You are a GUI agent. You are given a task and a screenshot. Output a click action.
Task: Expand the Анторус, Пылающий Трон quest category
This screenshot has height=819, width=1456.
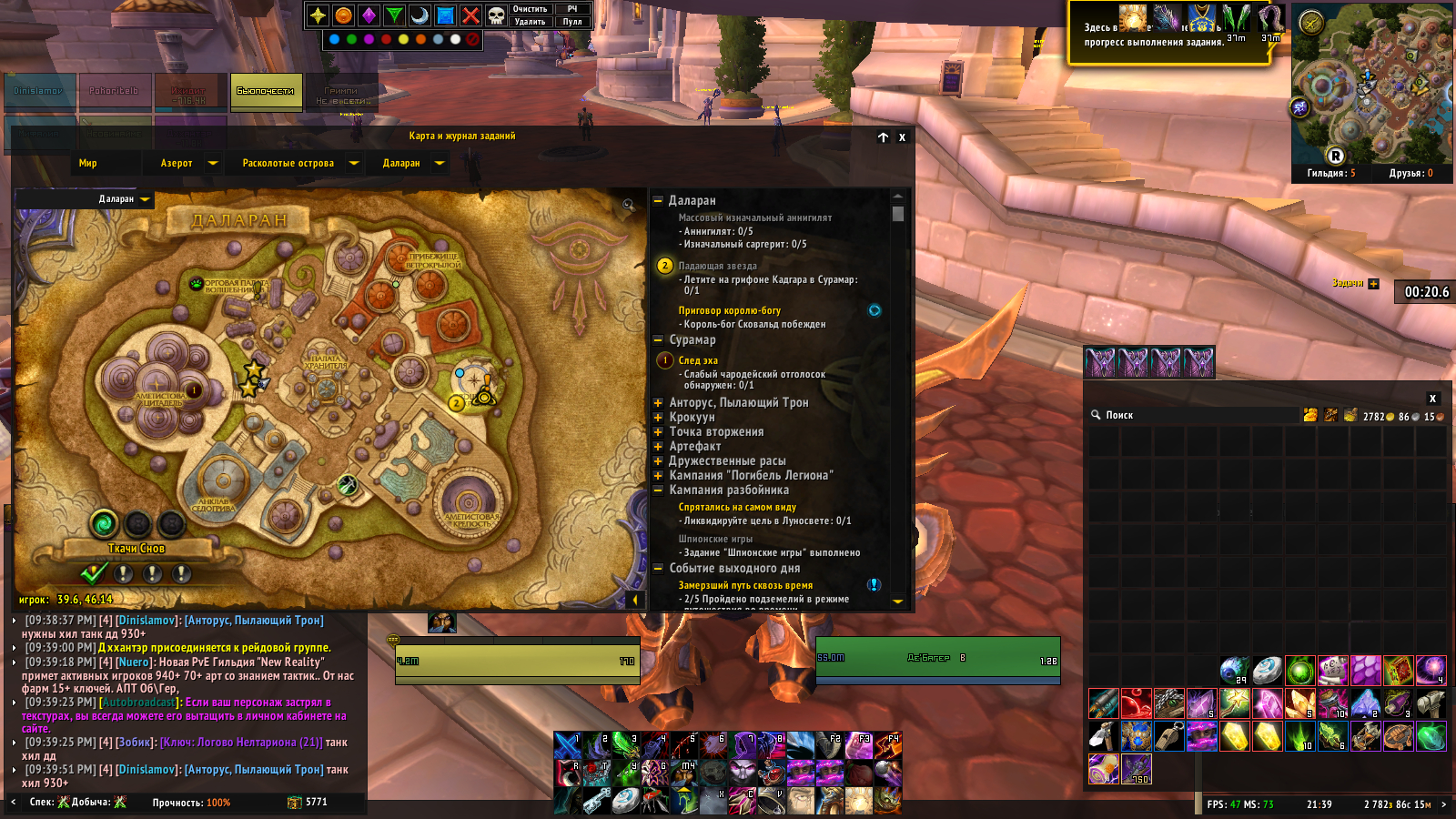(658, 402)
